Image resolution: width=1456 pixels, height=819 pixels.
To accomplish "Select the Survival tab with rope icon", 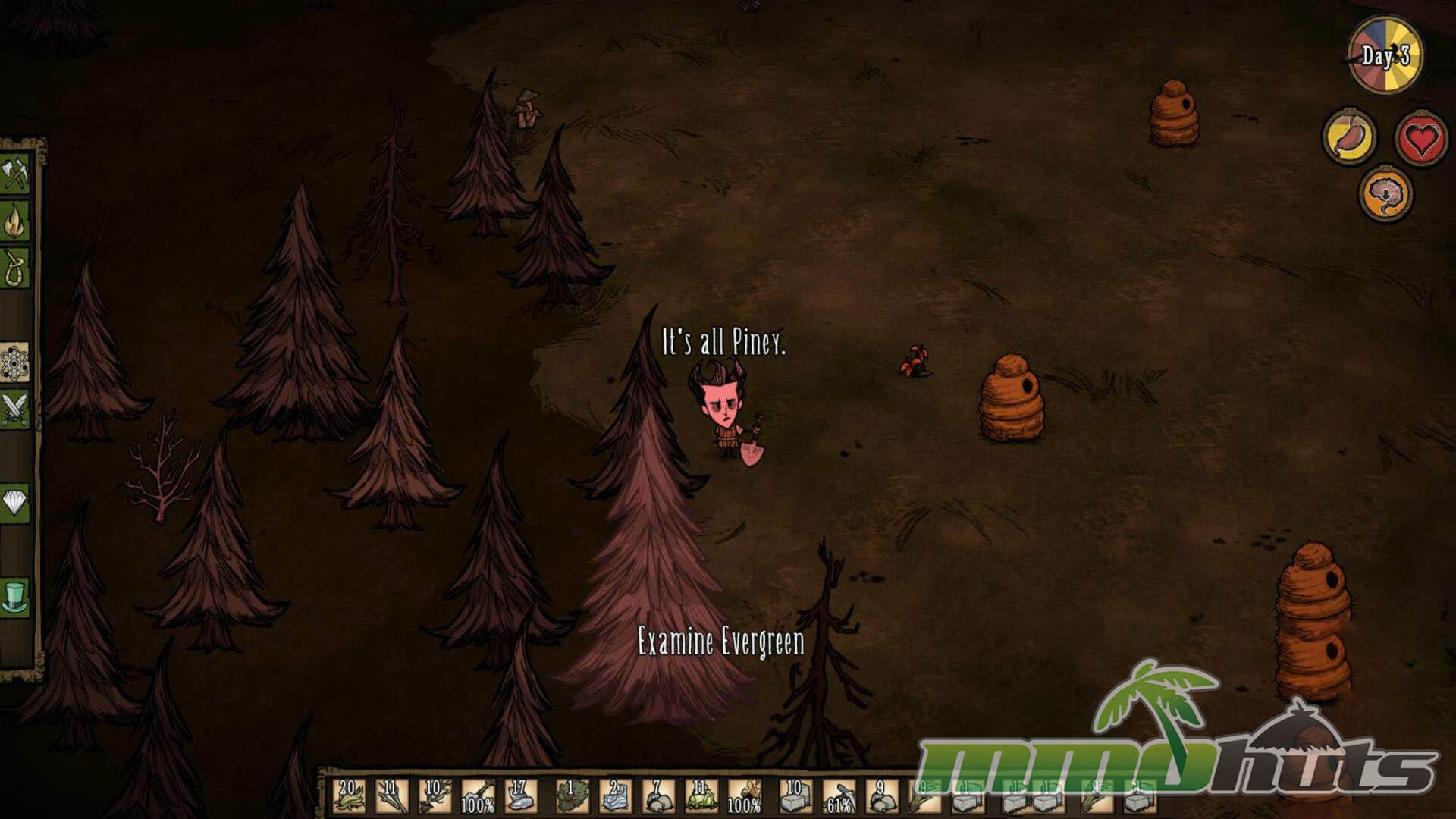I will (15, 268).
